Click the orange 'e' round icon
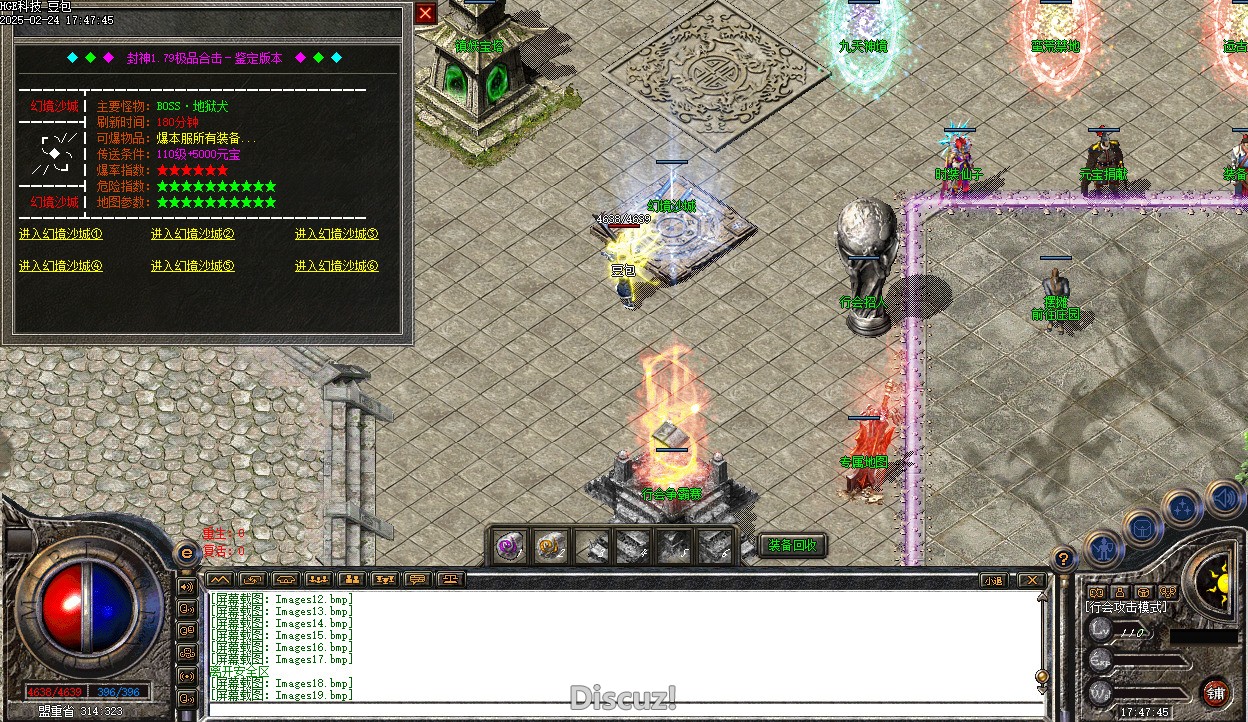Viewport: 1248px width, 722px height. click(x=185, y=553)
